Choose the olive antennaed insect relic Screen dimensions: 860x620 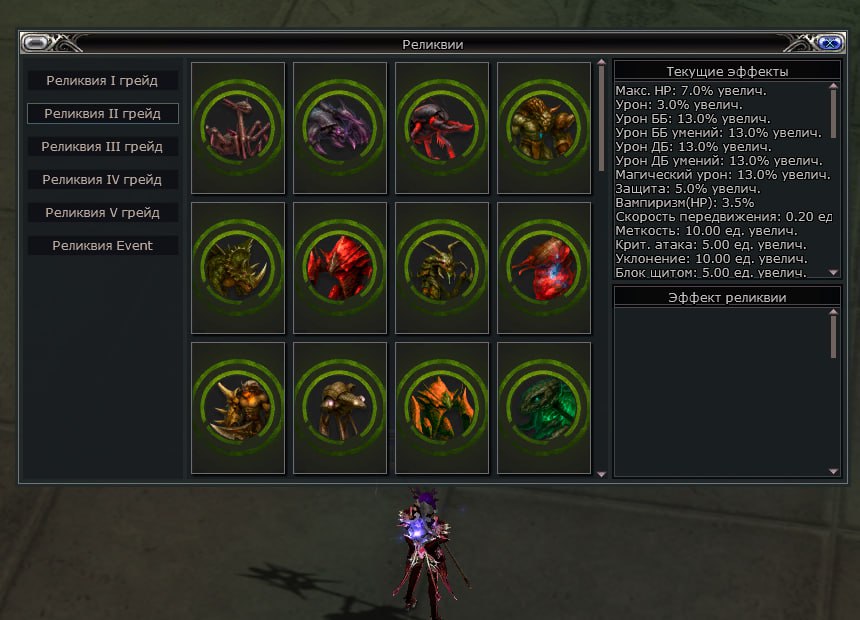click(442, 267)
